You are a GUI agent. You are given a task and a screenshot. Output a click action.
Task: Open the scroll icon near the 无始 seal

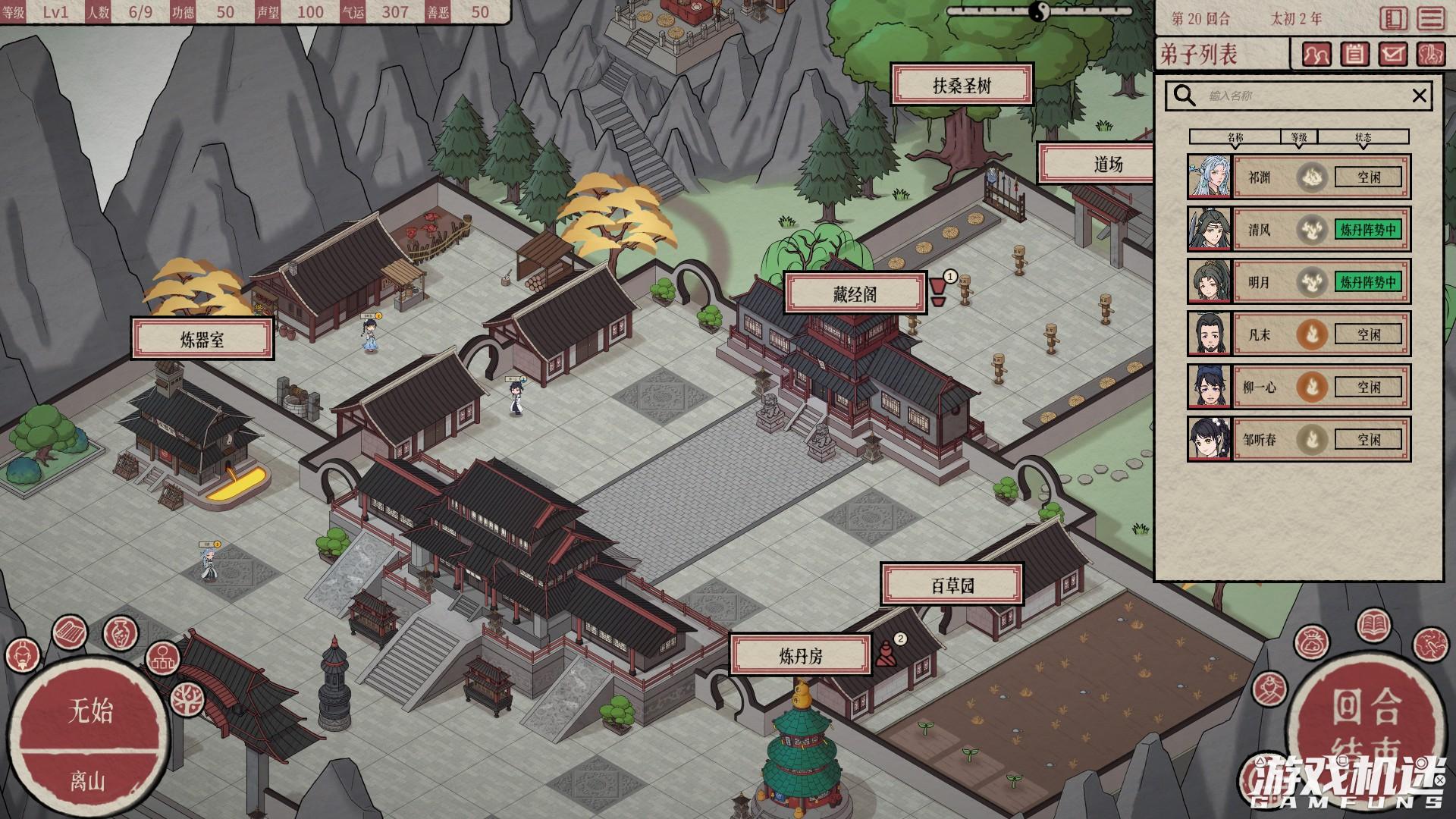(x=70, y=631)
